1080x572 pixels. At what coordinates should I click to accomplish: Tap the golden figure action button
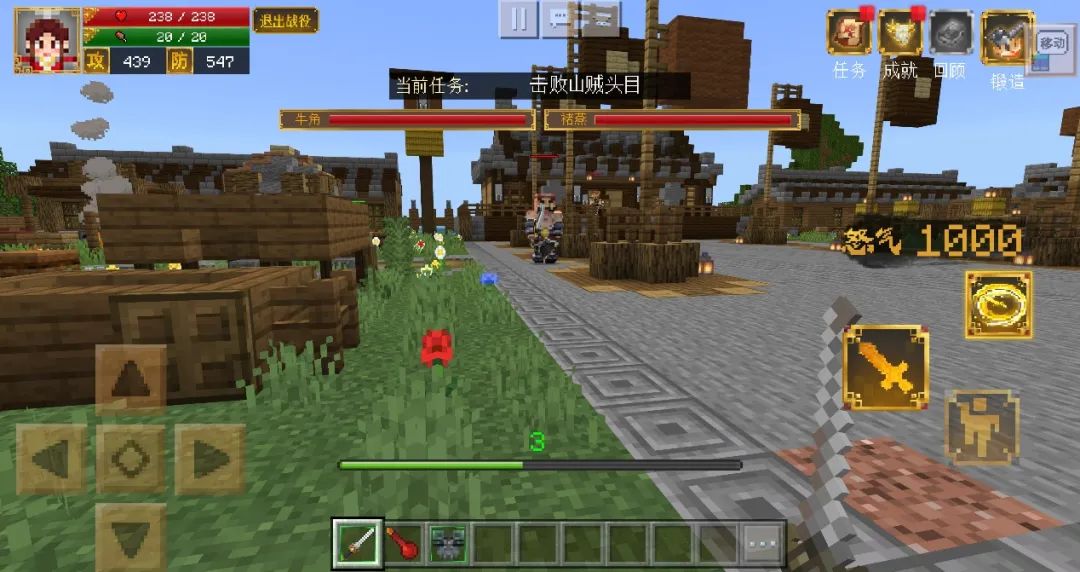(x=982, y=427)
